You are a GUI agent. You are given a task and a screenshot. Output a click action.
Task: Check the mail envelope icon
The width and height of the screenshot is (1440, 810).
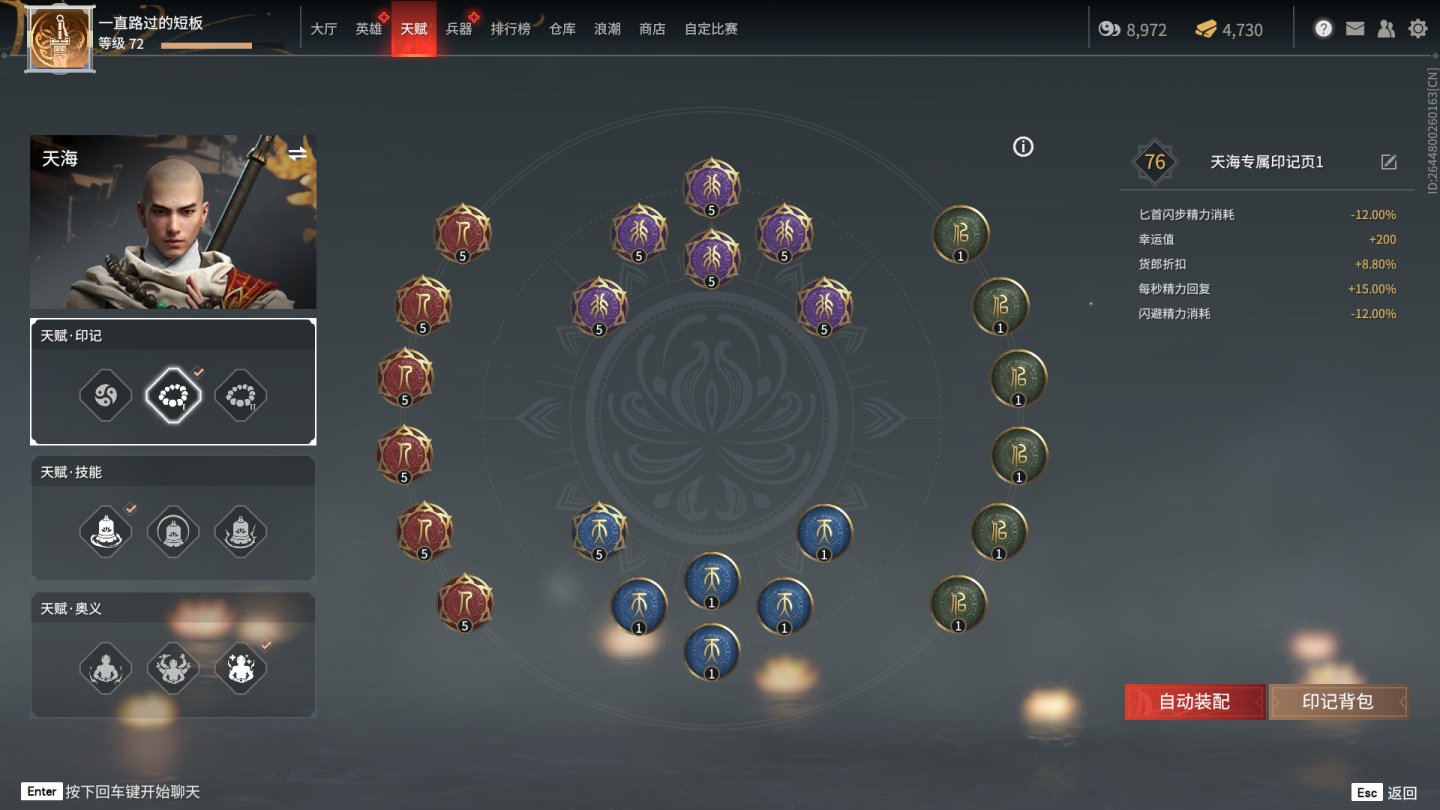coord(1355,29)
